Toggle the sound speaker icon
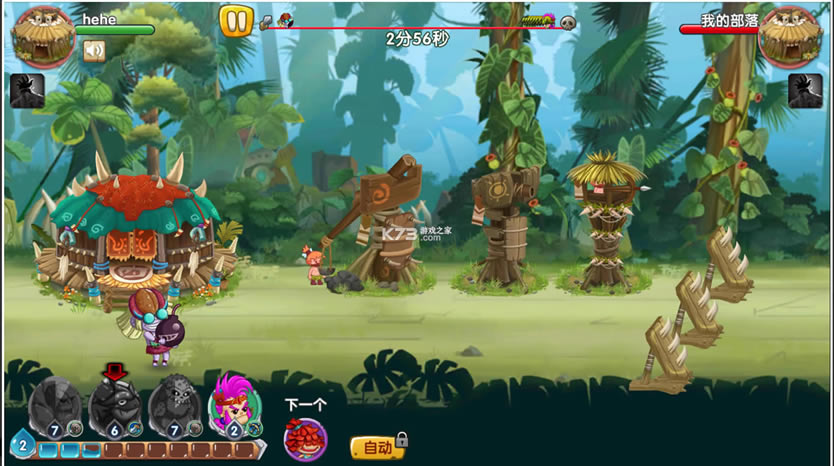834x466 pixels. pos(94,50)
